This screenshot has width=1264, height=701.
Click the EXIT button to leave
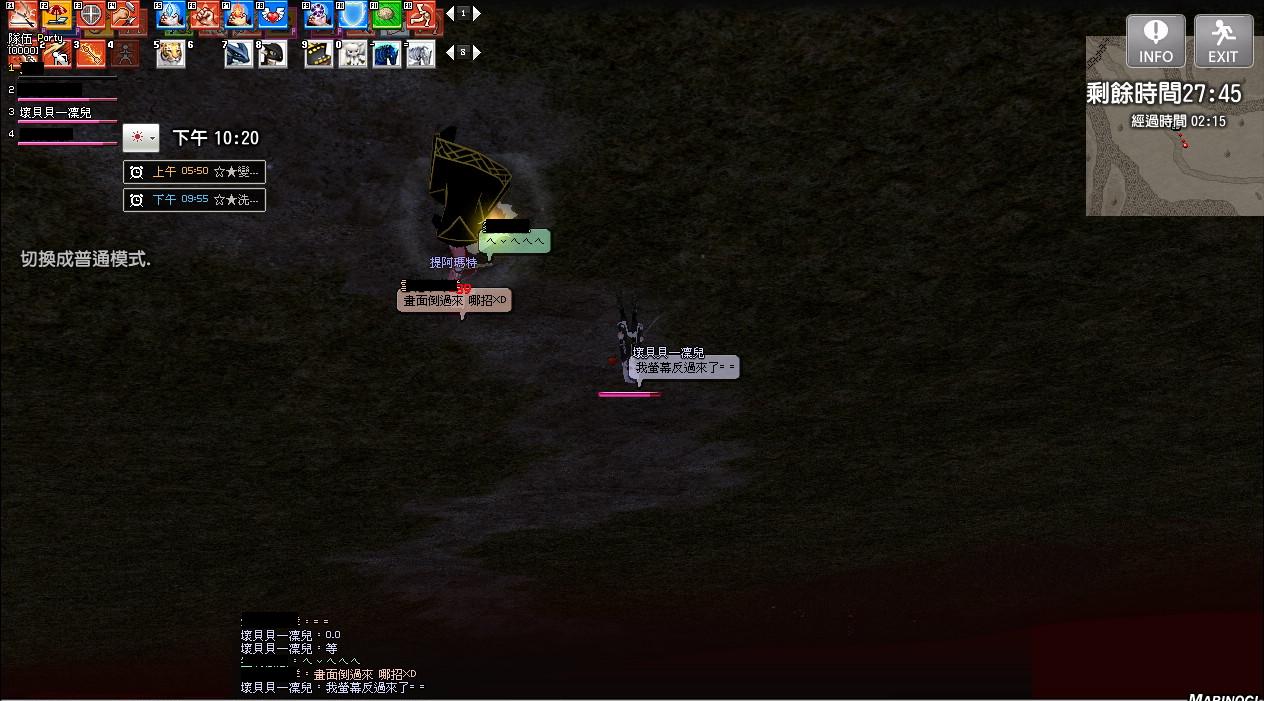(1223, 41)
